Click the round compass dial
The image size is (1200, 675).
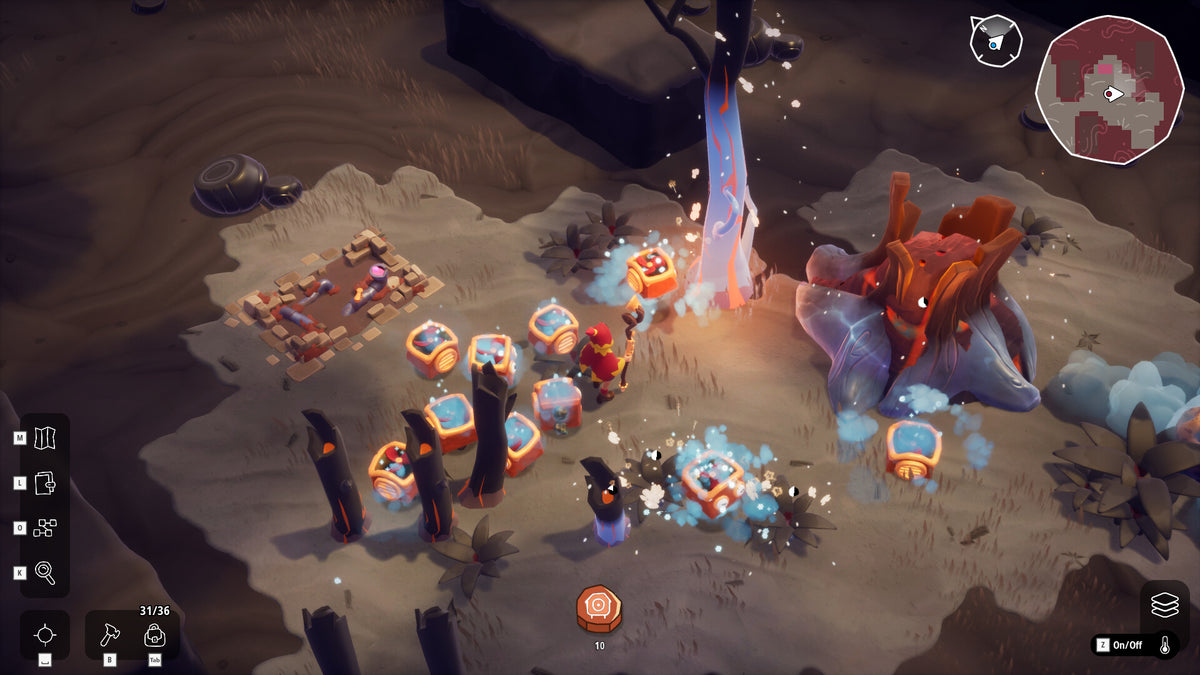pos(994,41)
